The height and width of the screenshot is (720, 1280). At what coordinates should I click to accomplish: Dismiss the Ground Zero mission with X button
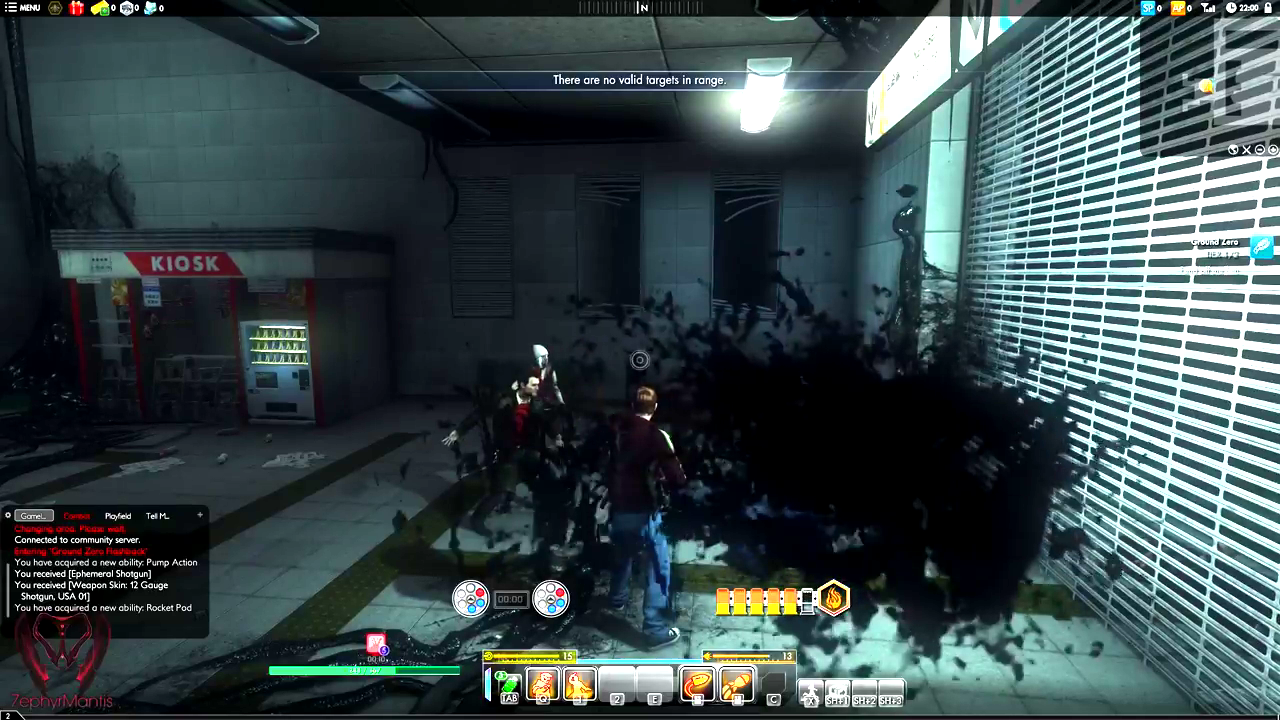[x=1247, y=149]
